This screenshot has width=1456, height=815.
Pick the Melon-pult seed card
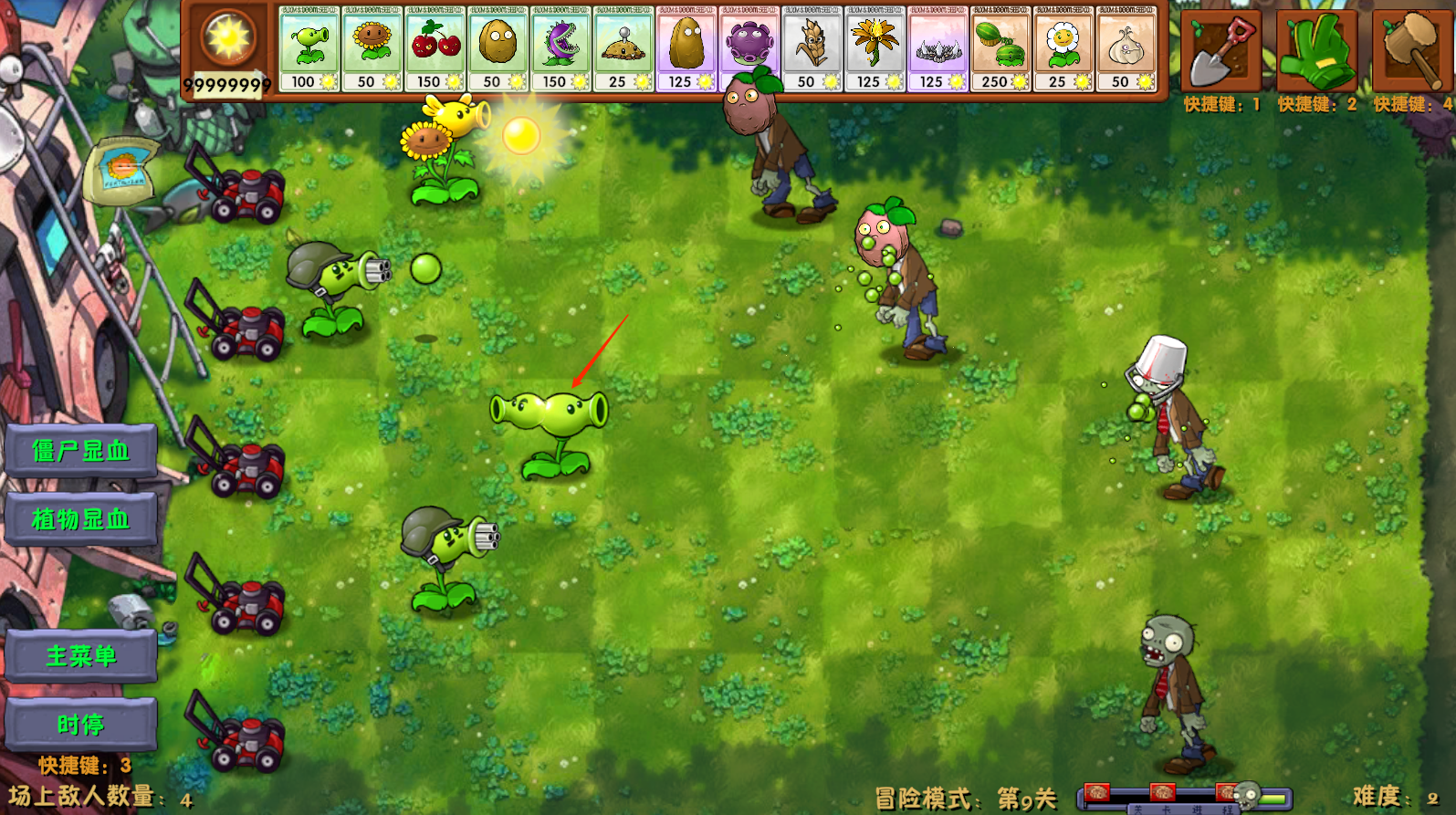click(x=1001, y=48)
